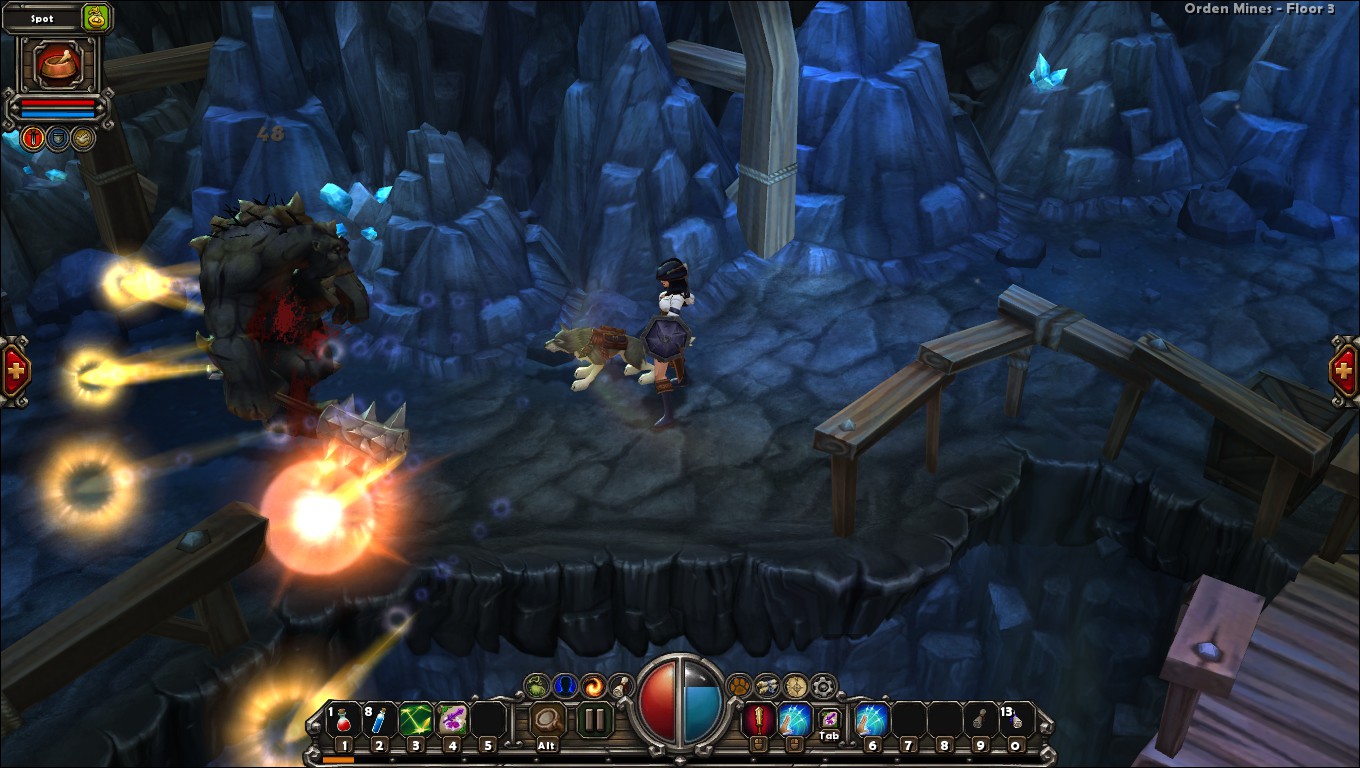
Task: Open the pet panel paw icon
Action: click(740, 685)
